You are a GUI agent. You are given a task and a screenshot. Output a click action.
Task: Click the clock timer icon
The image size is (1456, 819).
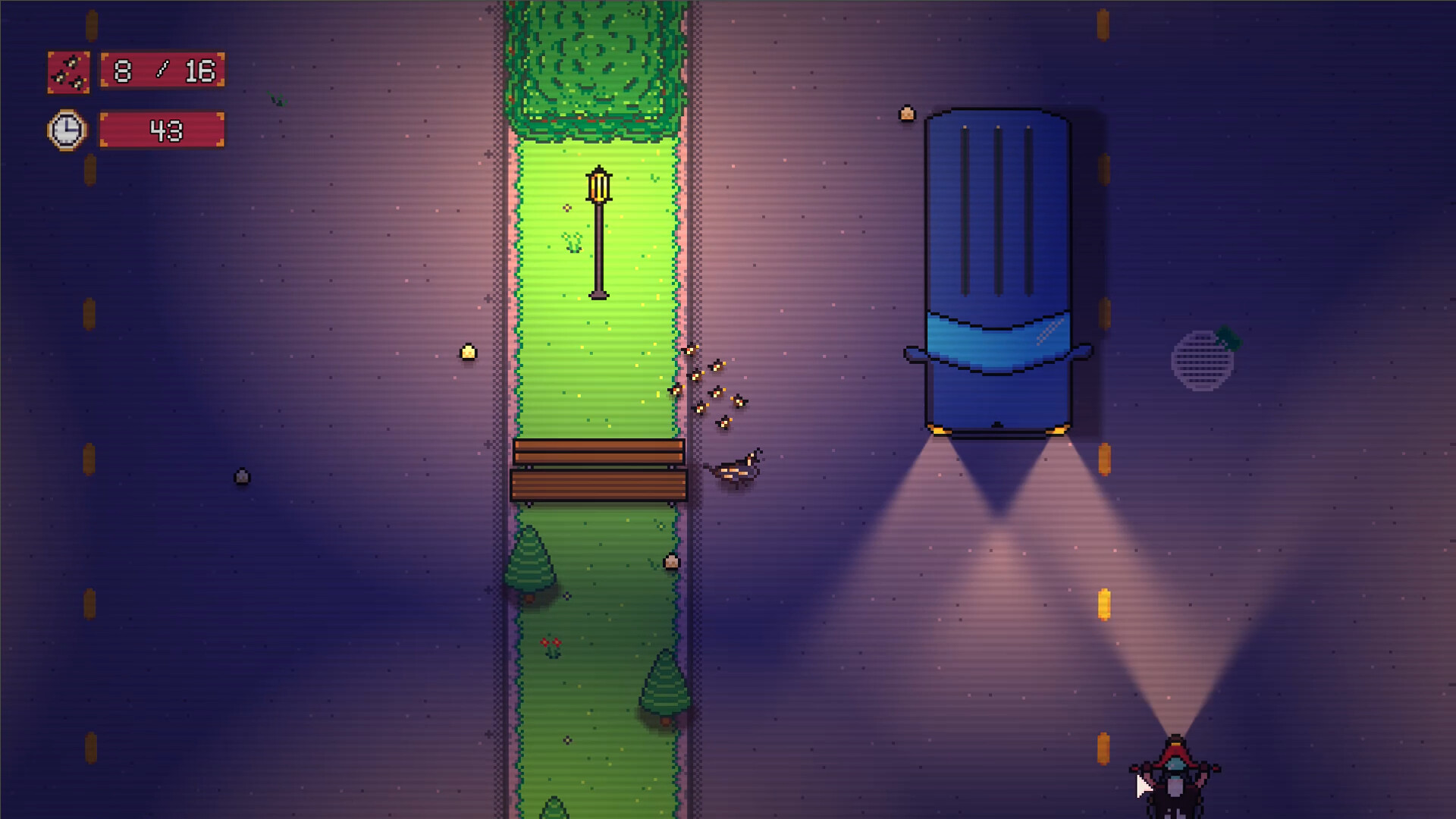[66, 130]
